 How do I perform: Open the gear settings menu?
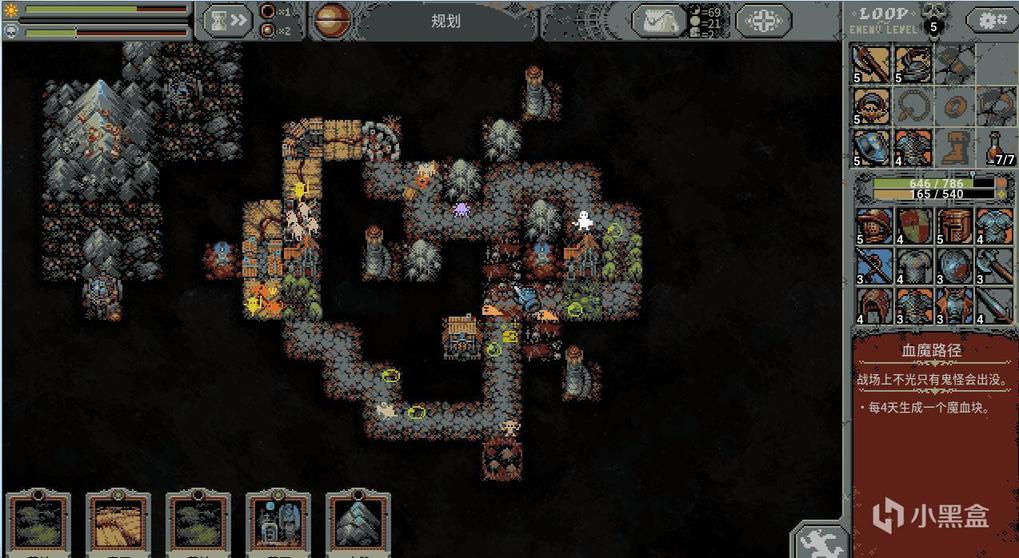(992, 20)
